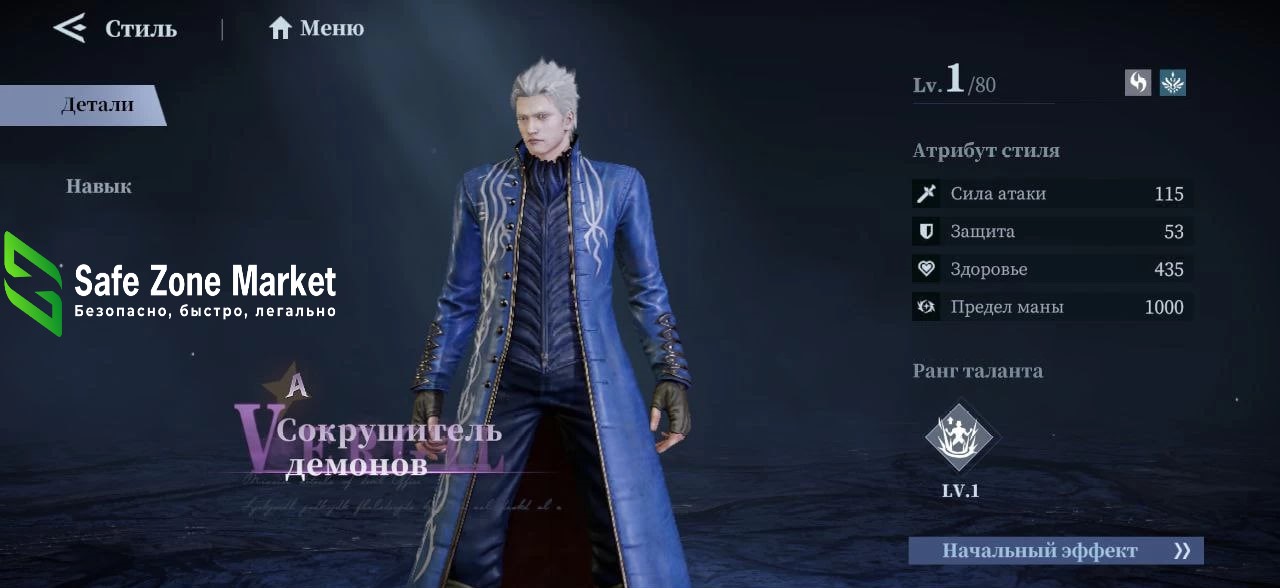Click the swirl element icon
Viewport: 1280px width, 588px height.
tap(1138, 83)
